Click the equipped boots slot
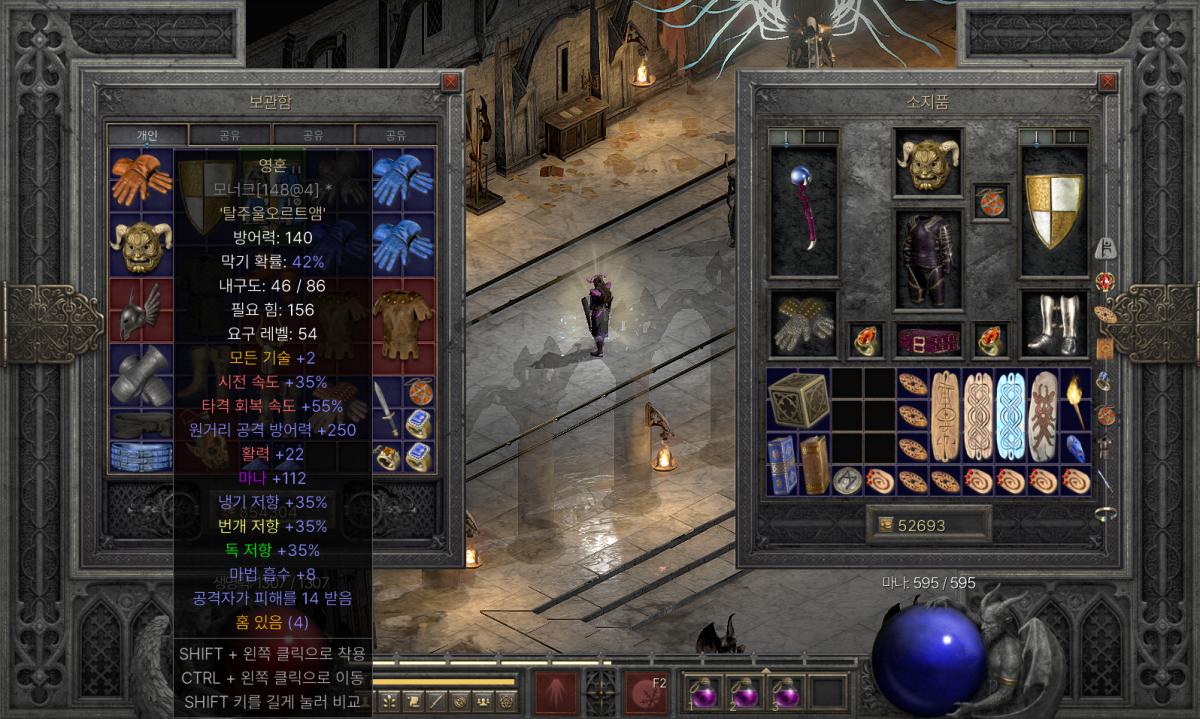Screen dimensions: 1200x719 point(1053,324)
